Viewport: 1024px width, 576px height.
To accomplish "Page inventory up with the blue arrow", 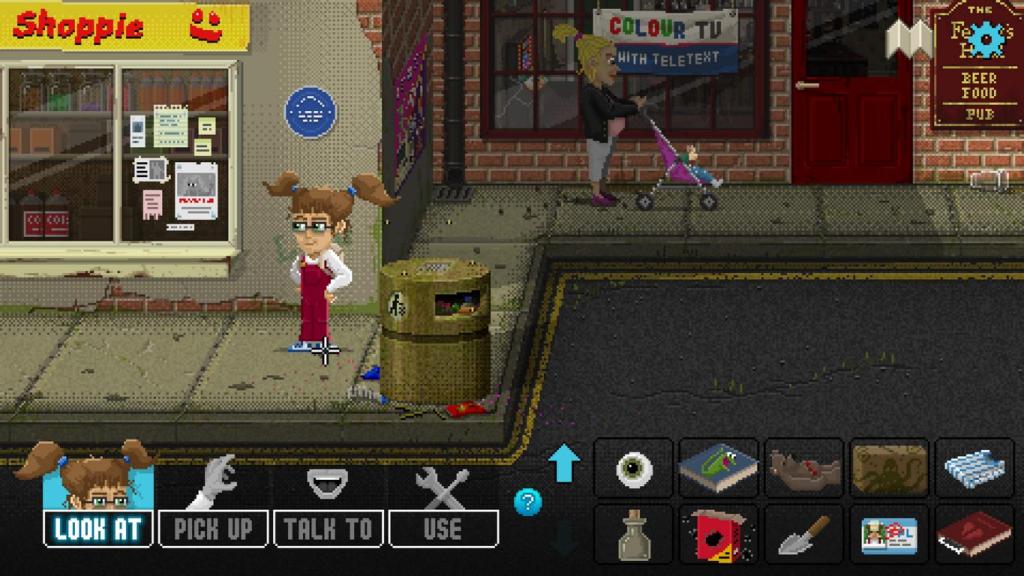I will (564, 464).
